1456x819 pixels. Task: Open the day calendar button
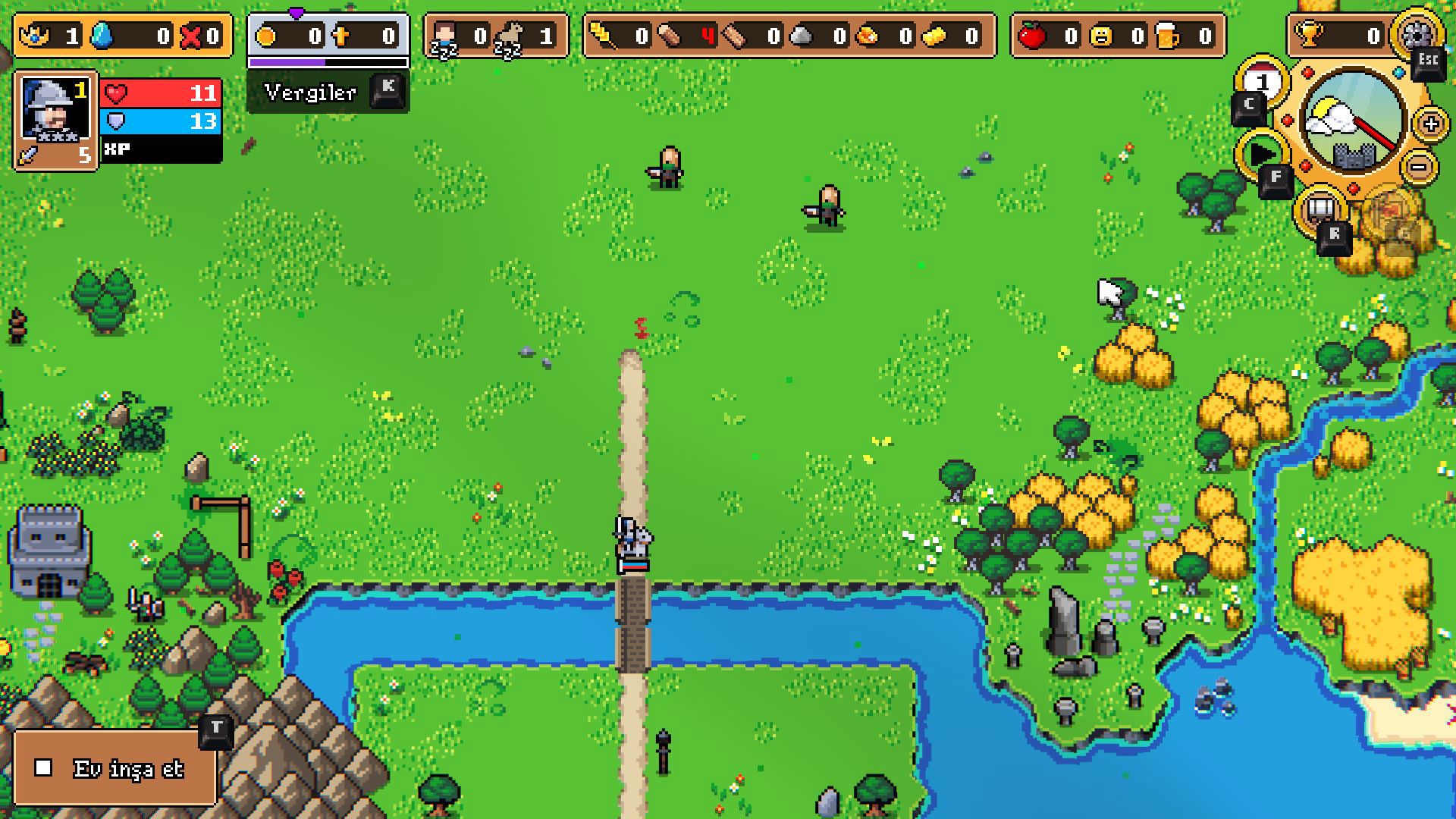[1263, 82]
